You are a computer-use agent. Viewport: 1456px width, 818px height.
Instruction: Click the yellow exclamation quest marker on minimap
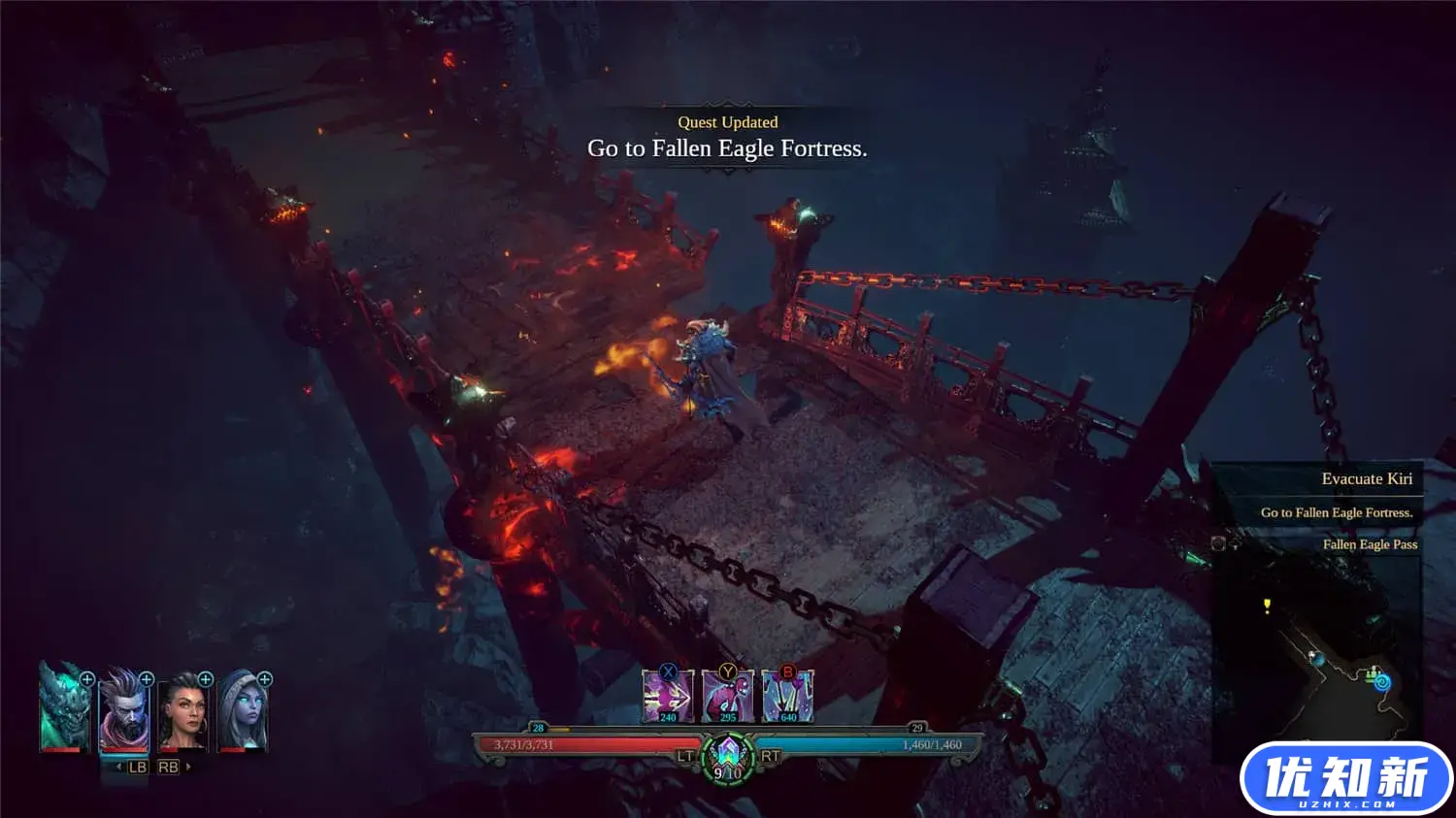1267,606
